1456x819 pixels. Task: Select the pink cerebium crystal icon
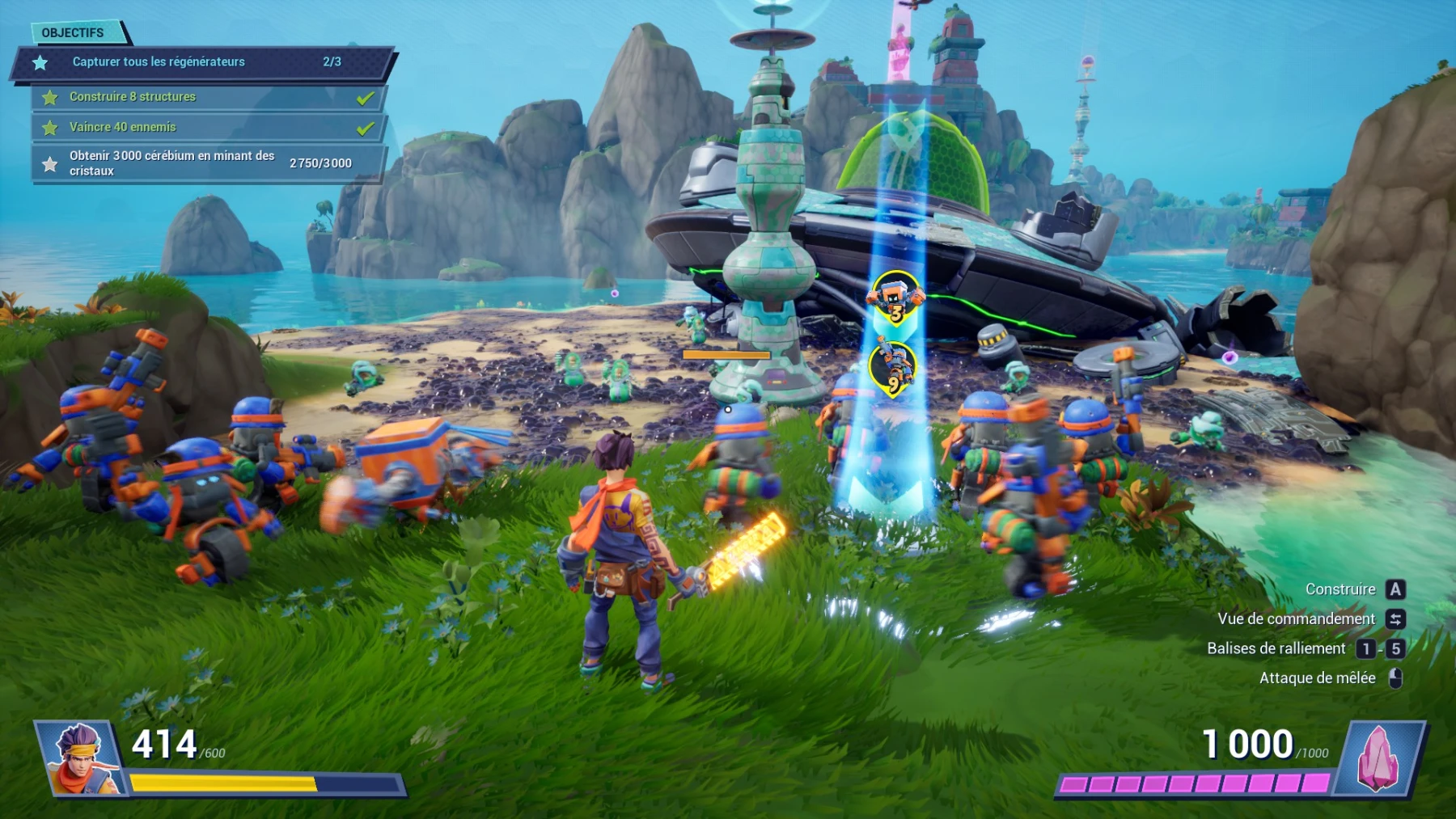[1378, 758]
